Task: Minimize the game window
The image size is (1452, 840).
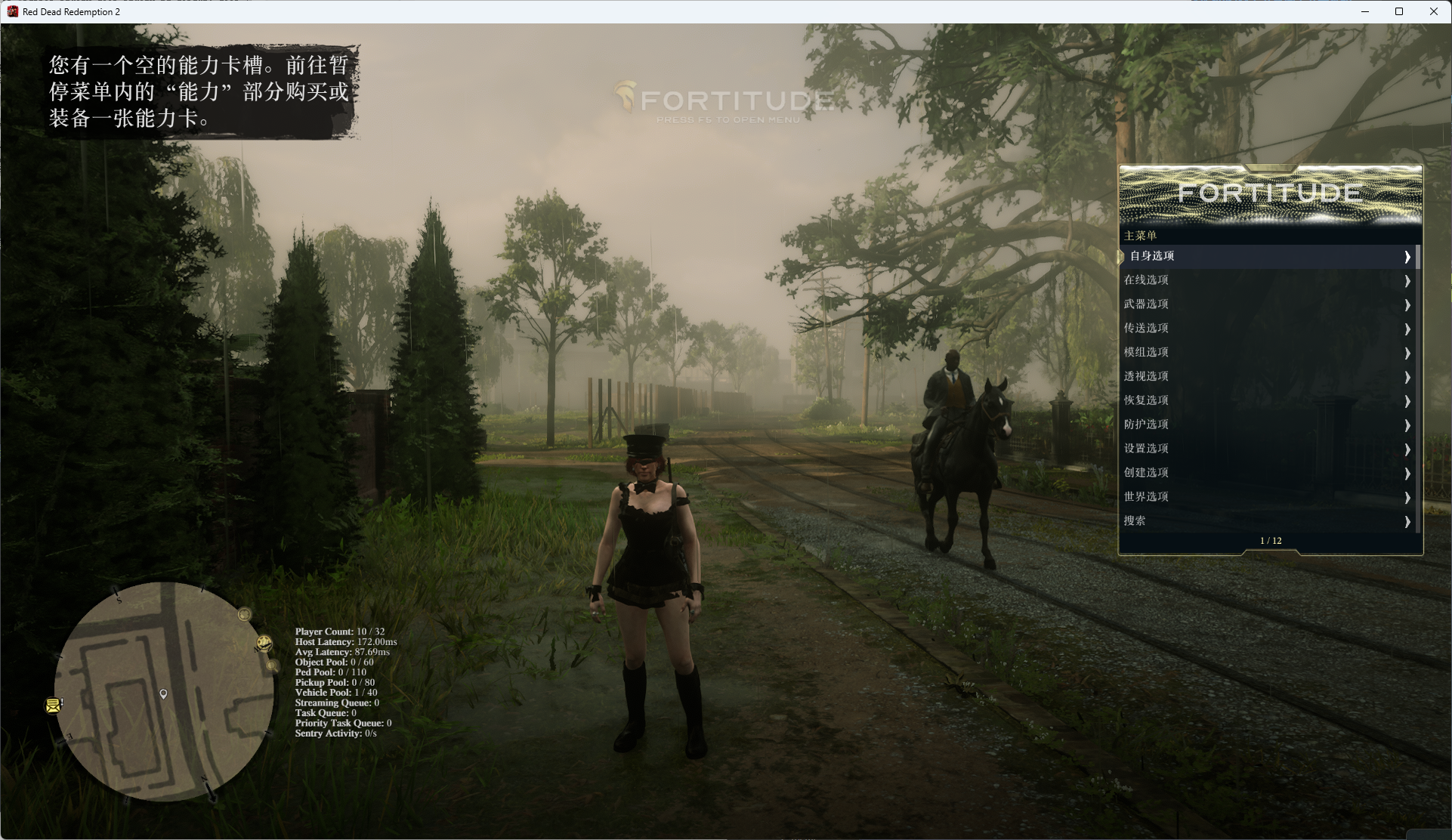Action: coord(1365,11)
